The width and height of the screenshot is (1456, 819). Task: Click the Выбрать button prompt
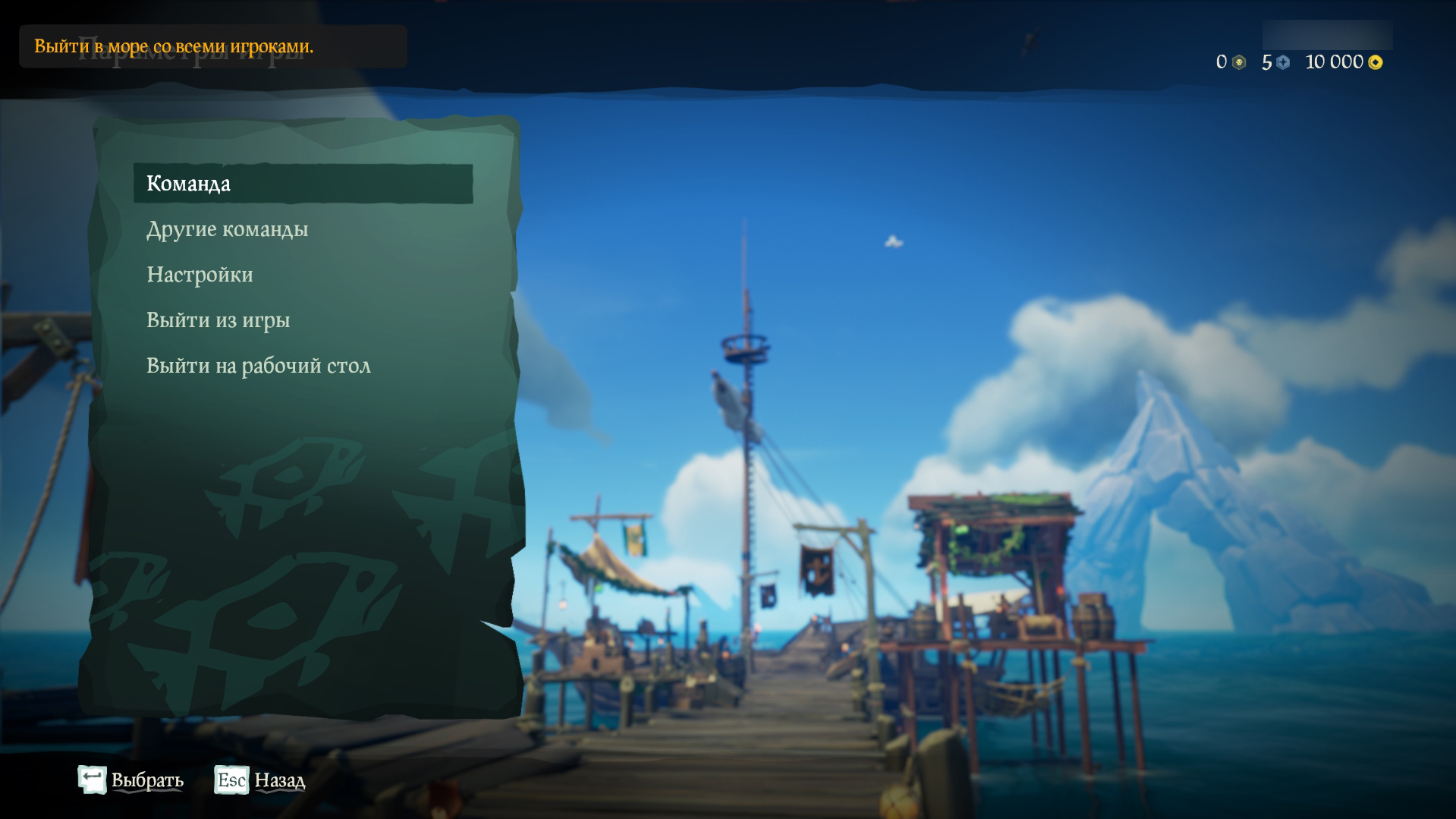pyautogui.click(x=147, y=780)
